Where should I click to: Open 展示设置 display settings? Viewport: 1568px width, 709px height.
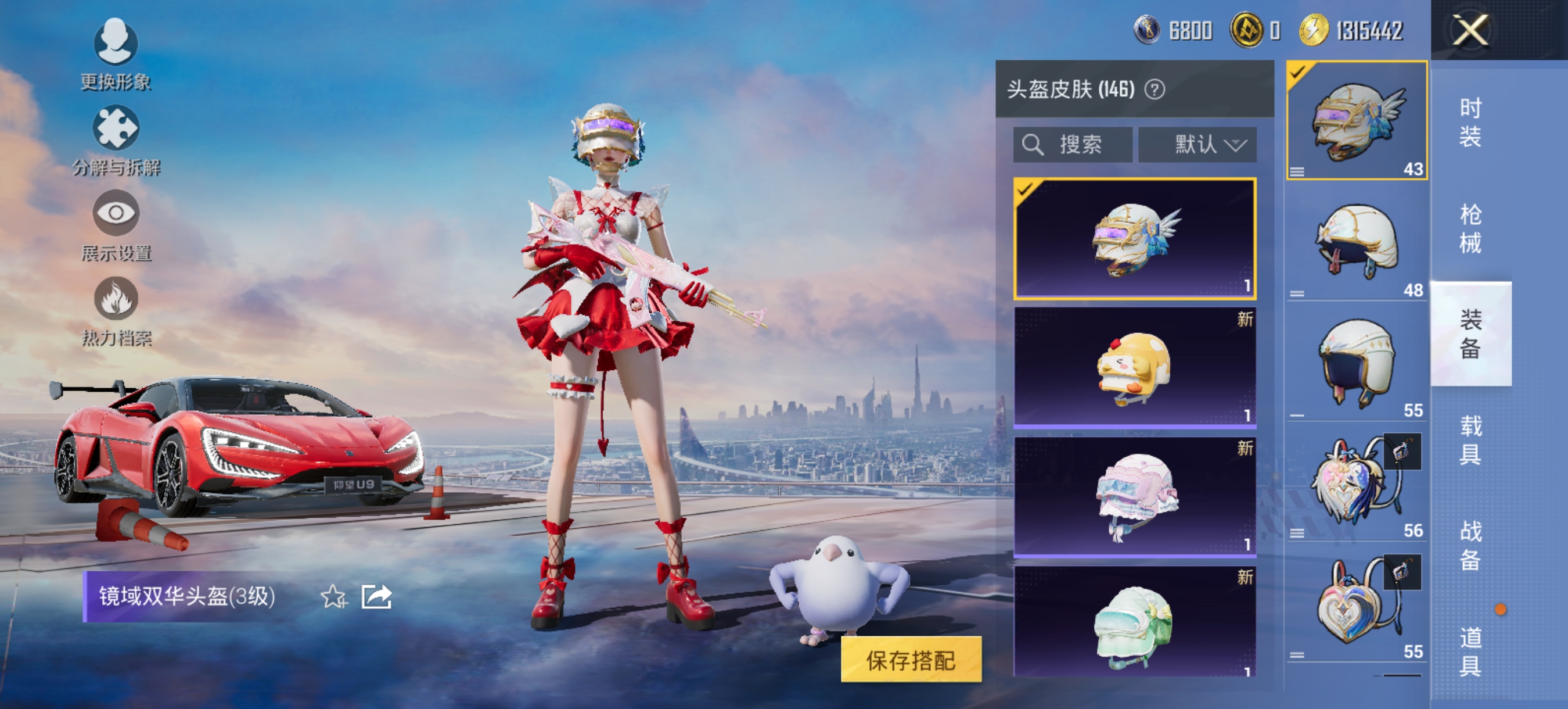[x=117, y=219]
